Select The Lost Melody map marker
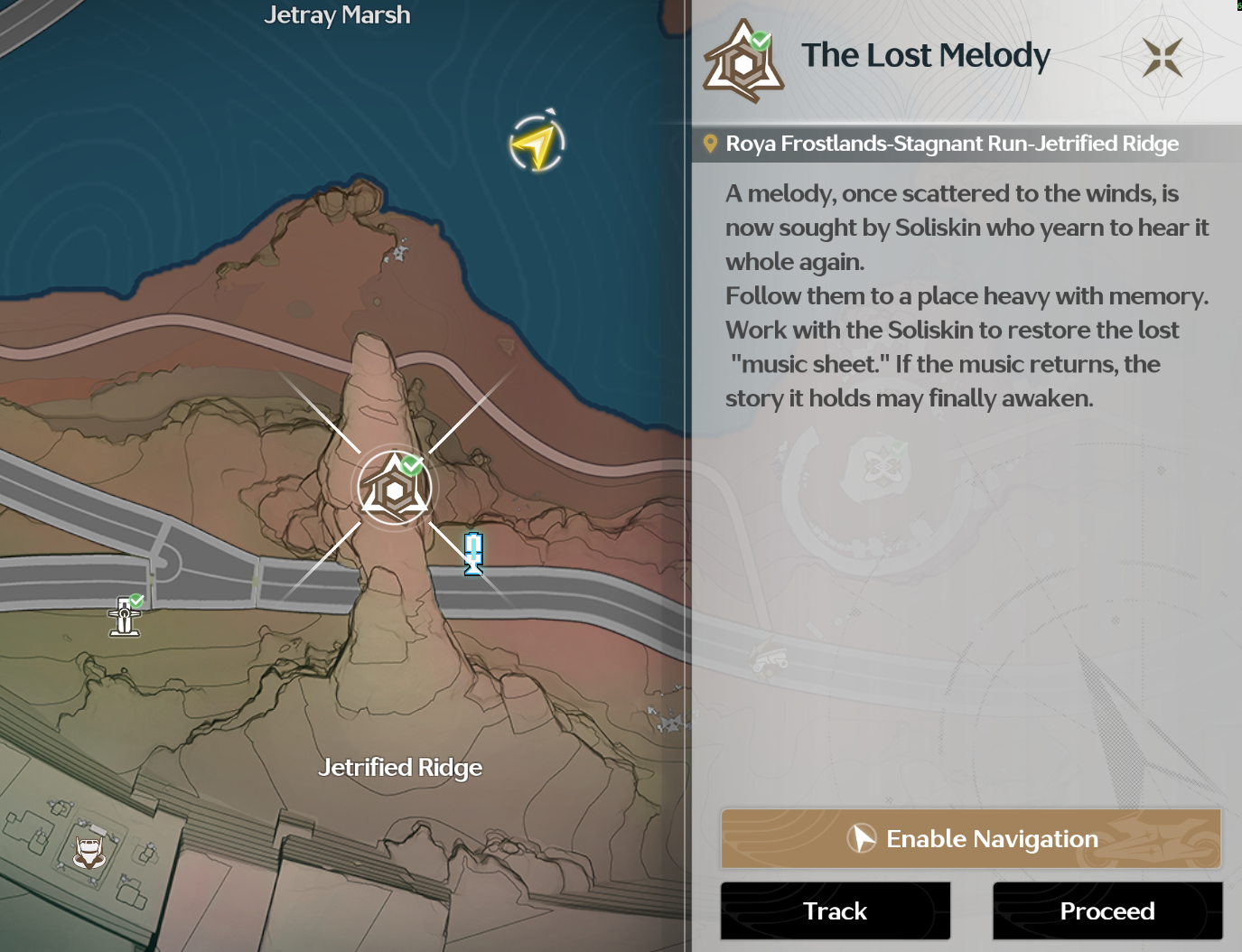 pyautogui.click(x=395, y=489)
